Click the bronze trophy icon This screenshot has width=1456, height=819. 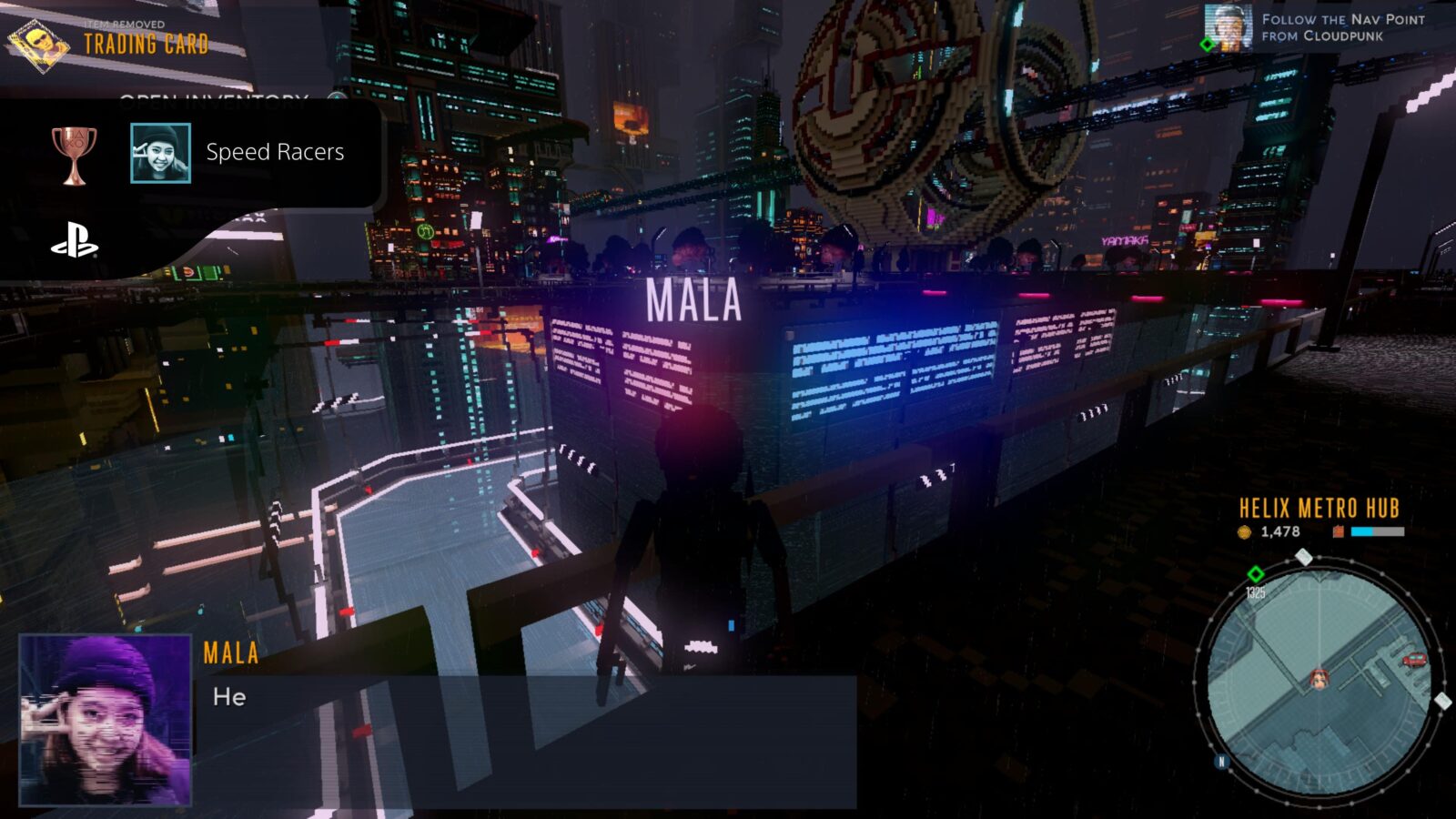pyautogui.click(x=74, y=154)
